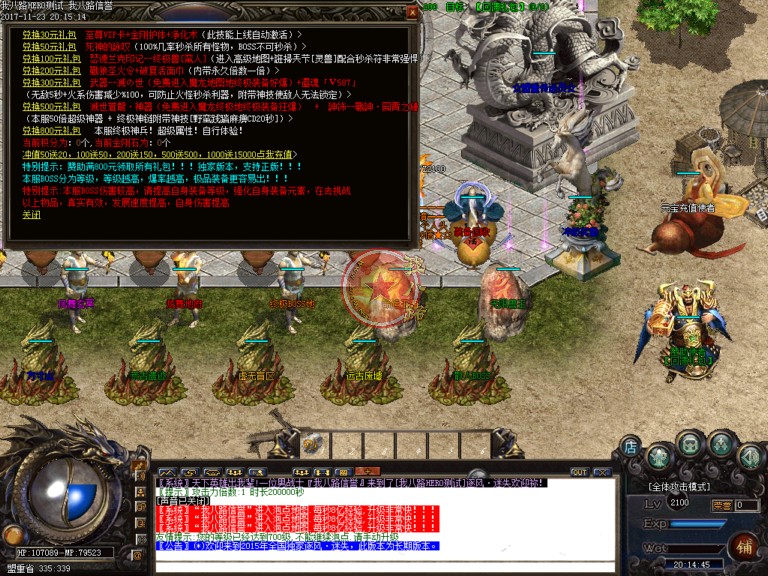Open the skills round icon with arrows

pyautogui.click(x=720, y=445)
